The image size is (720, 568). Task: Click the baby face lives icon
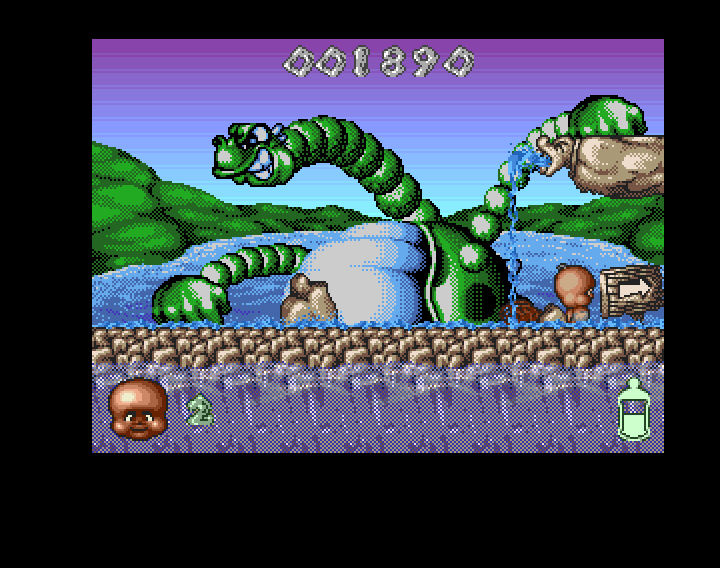(138, 409)
